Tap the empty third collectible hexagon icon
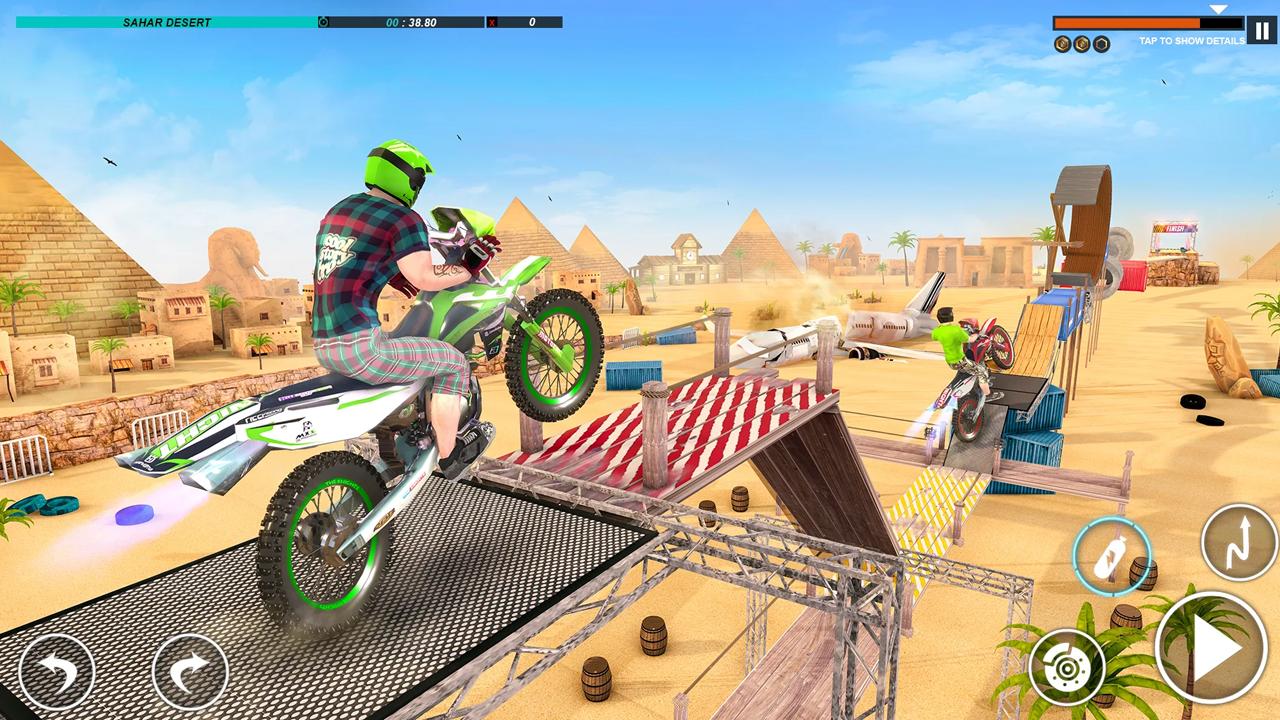 tap(1100, 43)
